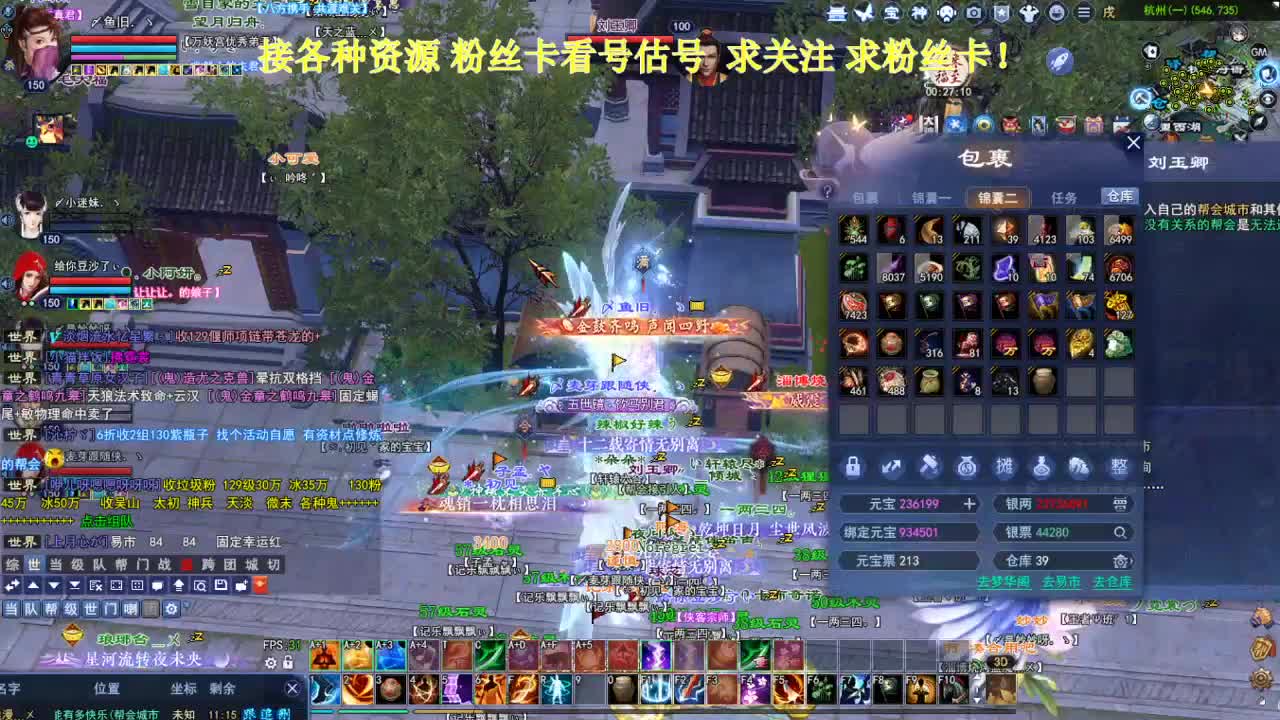Screen dimensions: 1280x720
Task: Click the money pouch icon in the bag toolbar
Action: coord(966,466)
